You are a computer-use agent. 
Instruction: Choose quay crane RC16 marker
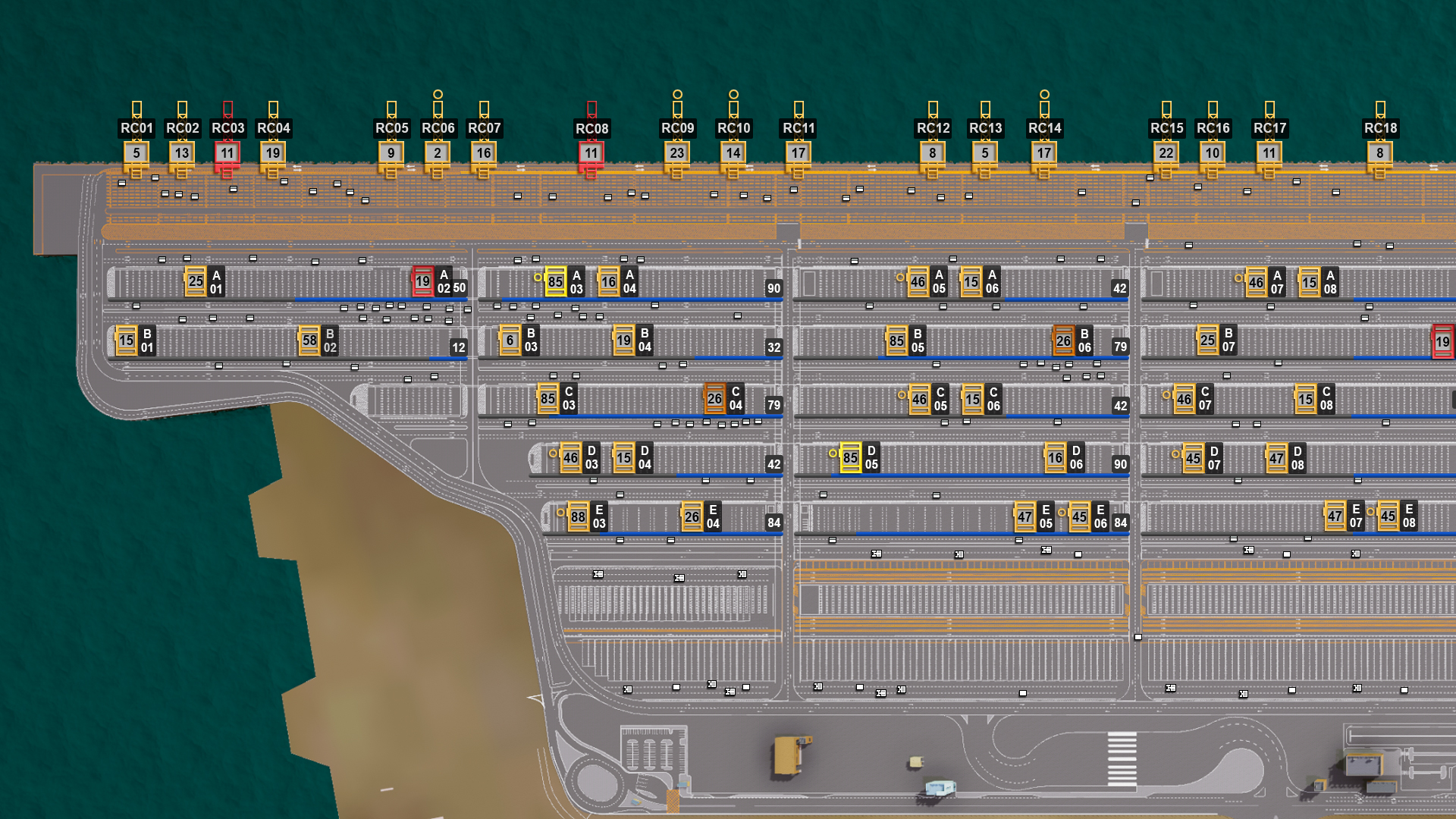tap(1213, 153)
